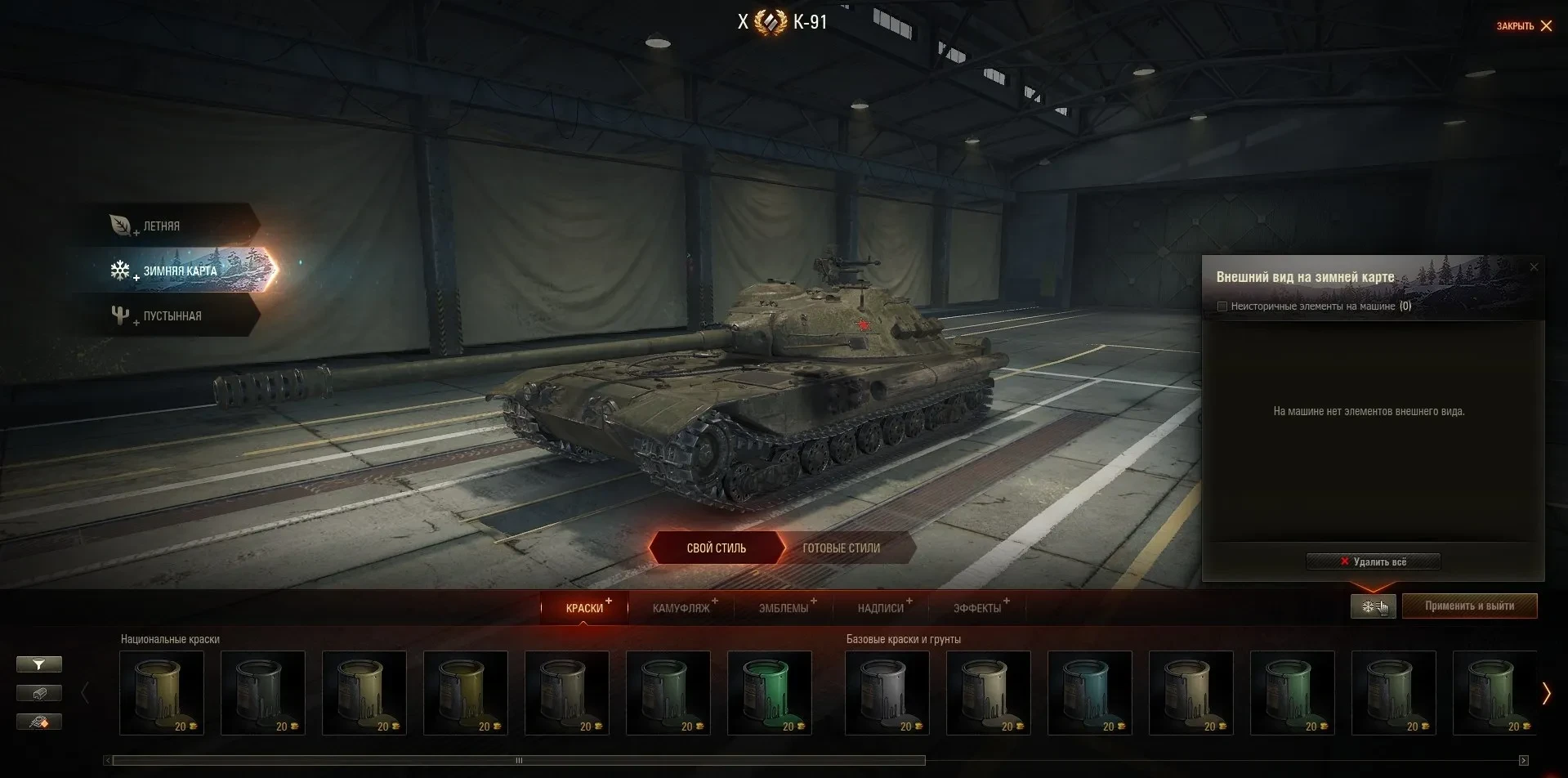
Task: Close the winter appearance panel
Action: [x=1533, y=267]
